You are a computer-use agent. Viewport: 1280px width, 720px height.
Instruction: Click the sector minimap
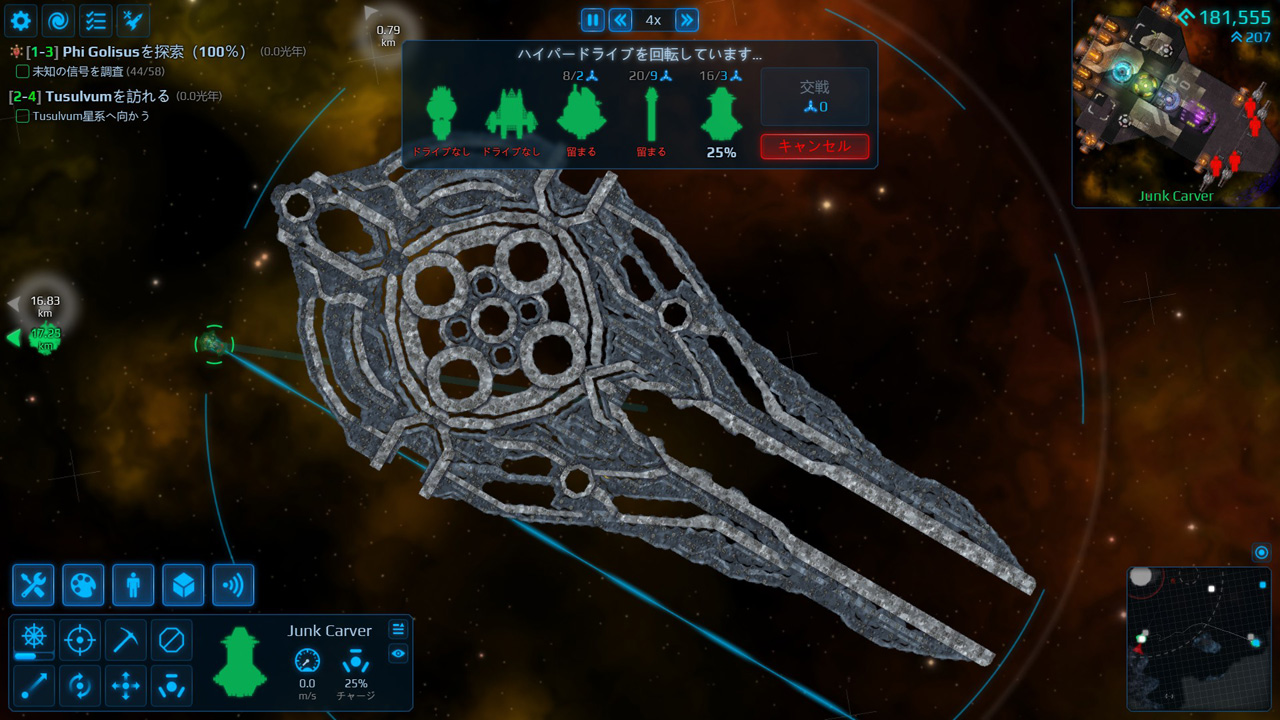1198,638
